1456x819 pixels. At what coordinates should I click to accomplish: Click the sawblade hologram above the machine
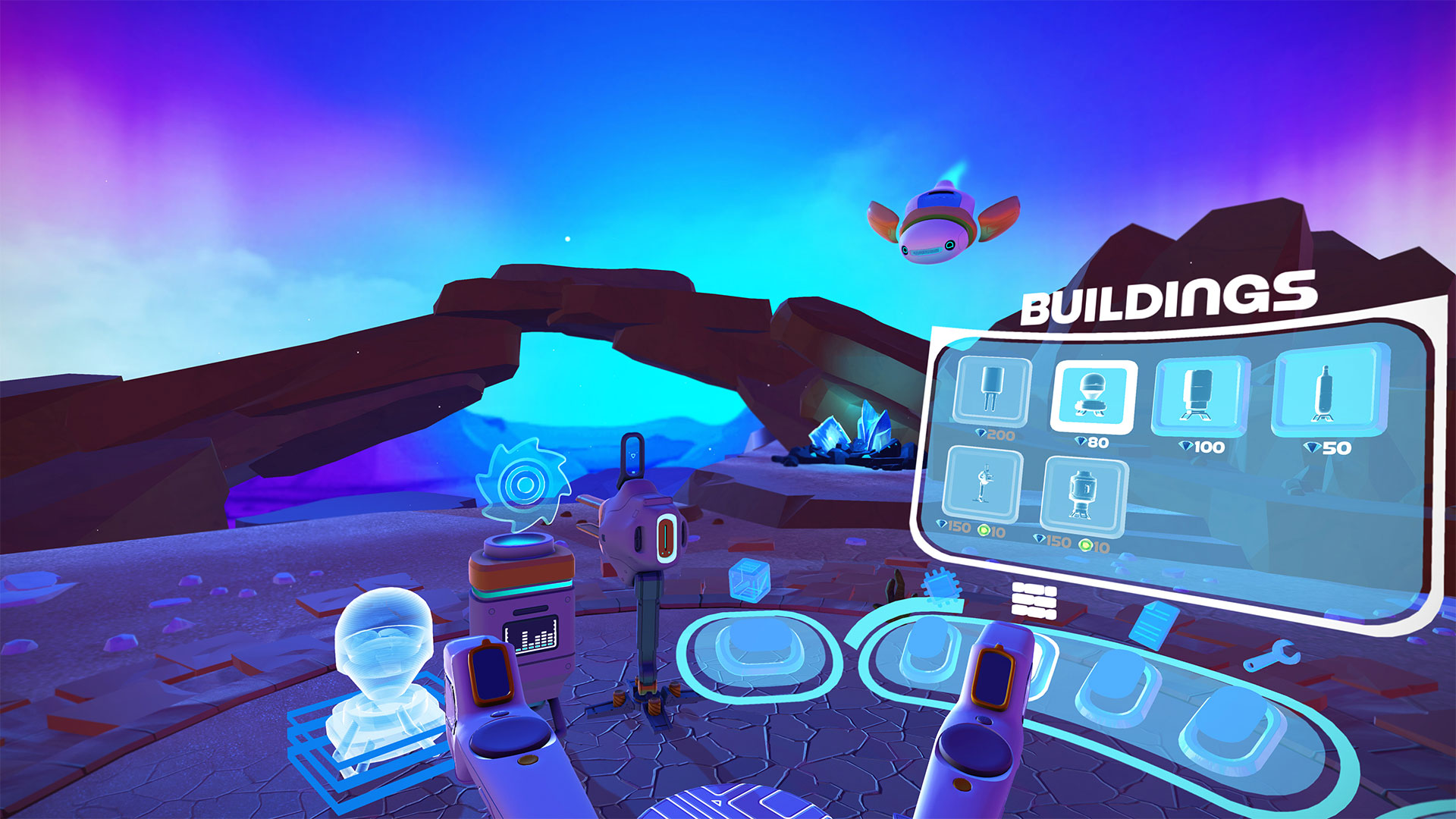click(x=526, y=482)
